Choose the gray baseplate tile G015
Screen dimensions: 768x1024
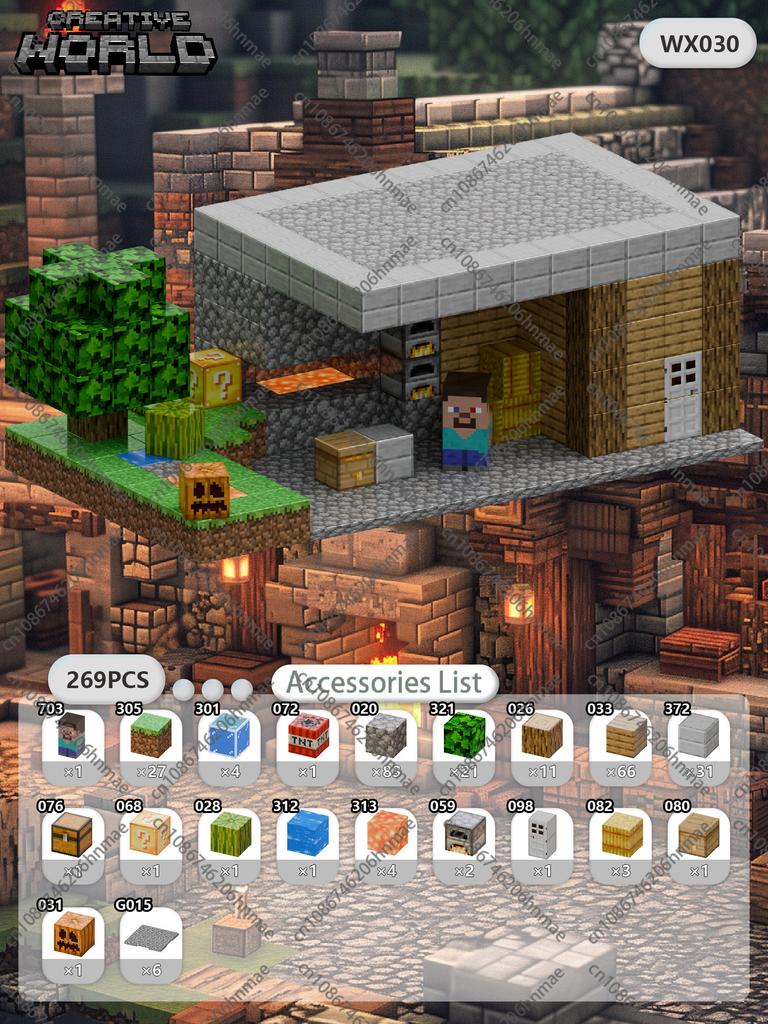click(150, 934)
